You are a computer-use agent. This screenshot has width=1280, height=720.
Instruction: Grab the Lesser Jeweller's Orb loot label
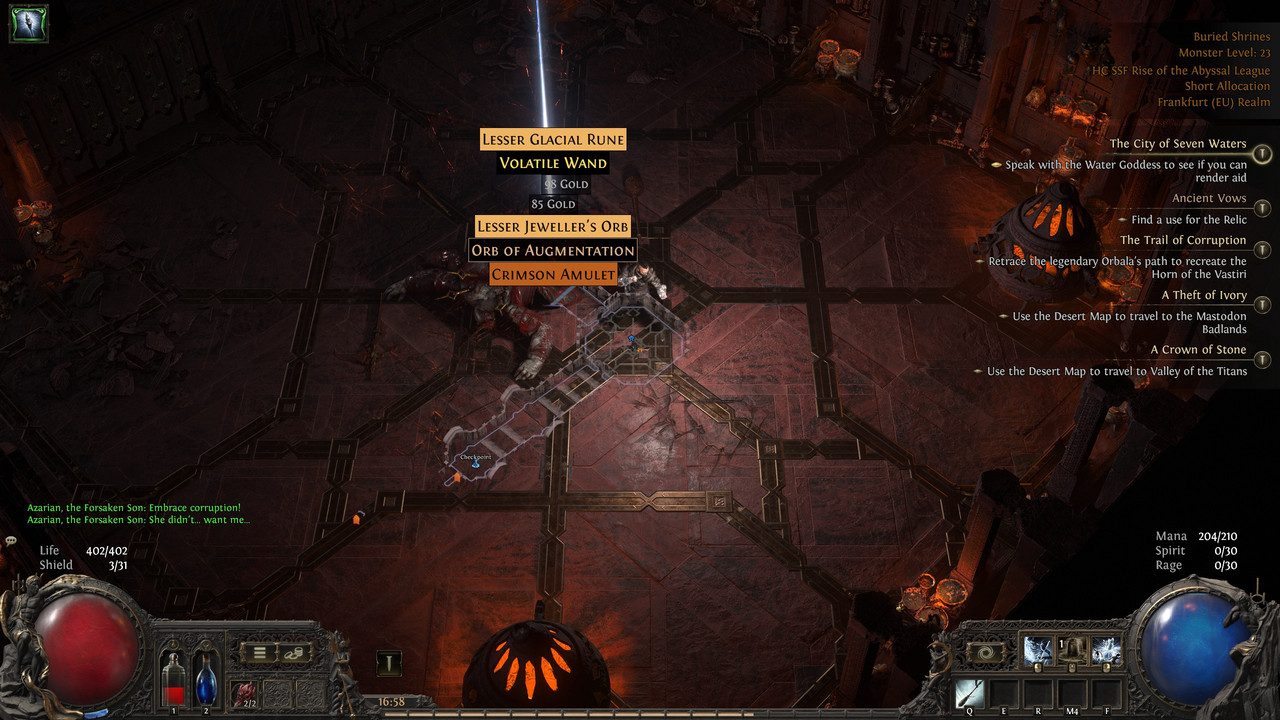pos(553,227)
